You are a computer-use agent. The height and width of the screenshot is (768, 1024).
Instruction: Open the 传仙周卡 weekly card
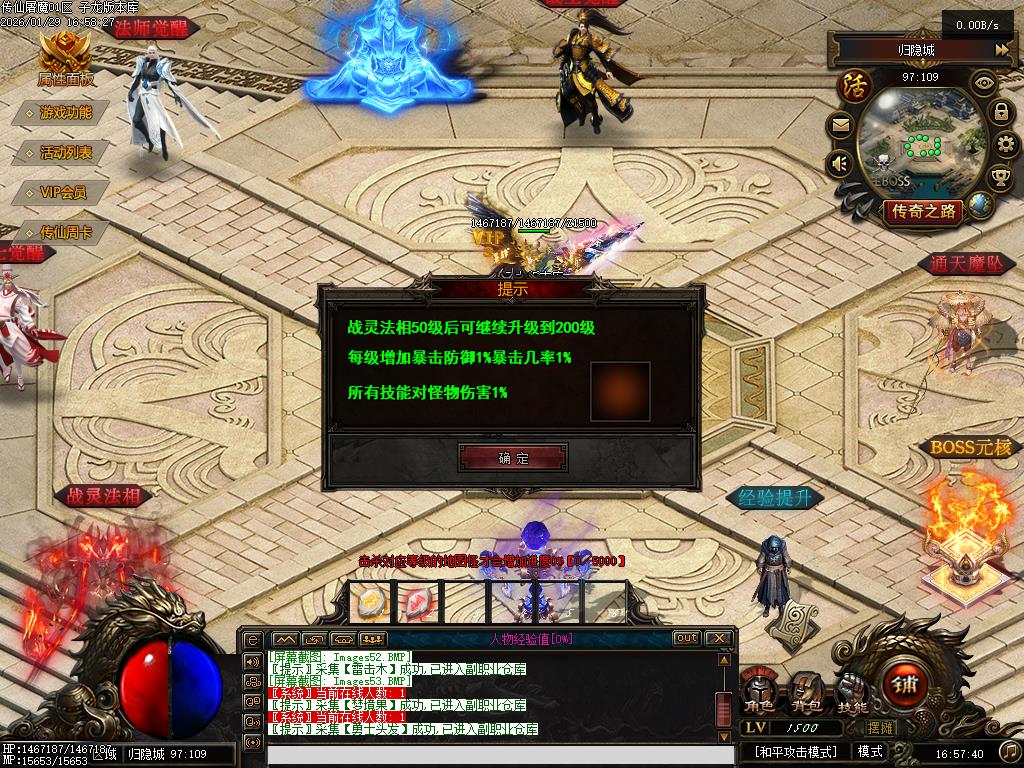tap(66, 232)
